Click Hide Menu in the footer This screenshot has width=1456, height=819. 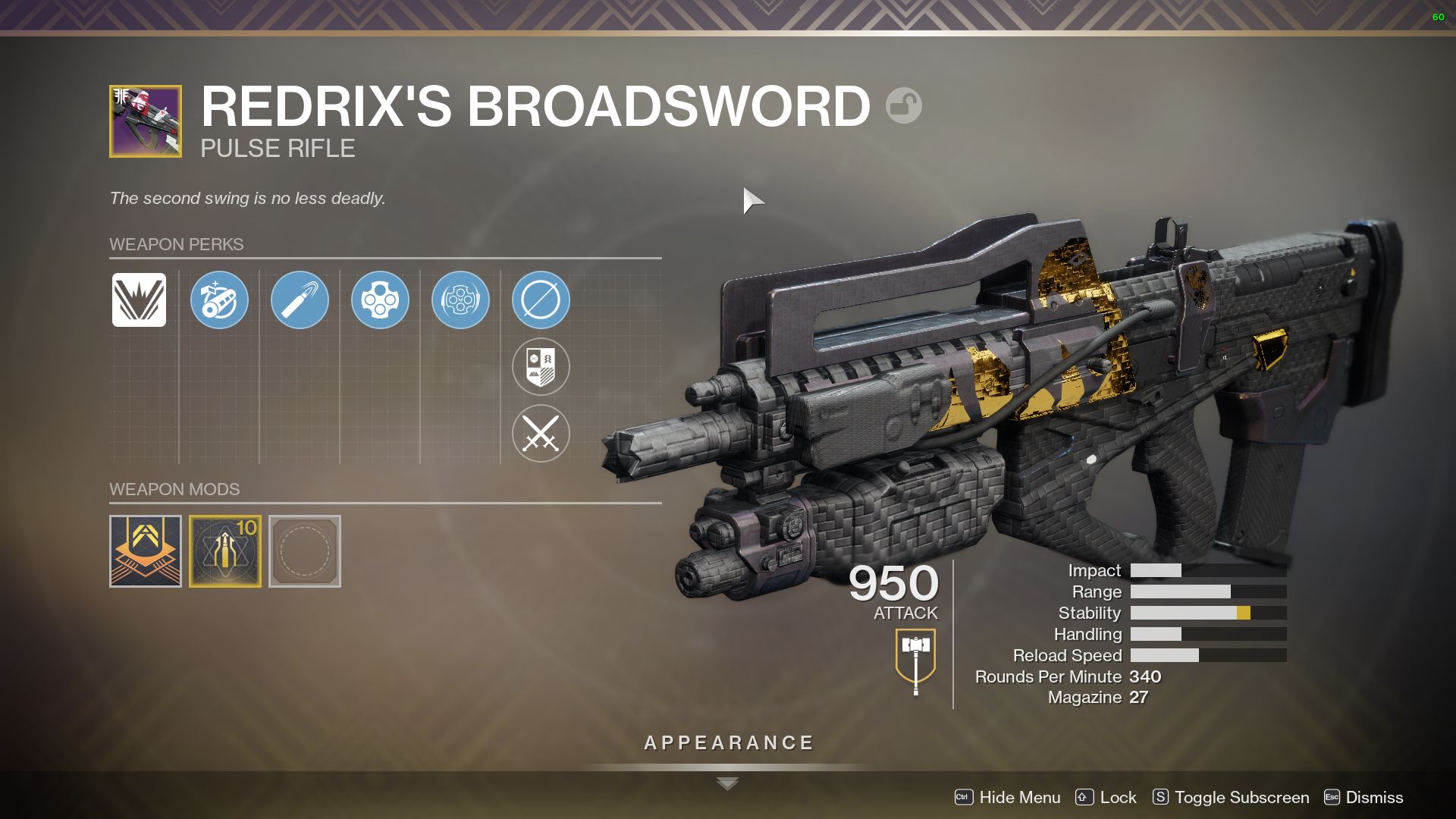[x=1008, y=797]
